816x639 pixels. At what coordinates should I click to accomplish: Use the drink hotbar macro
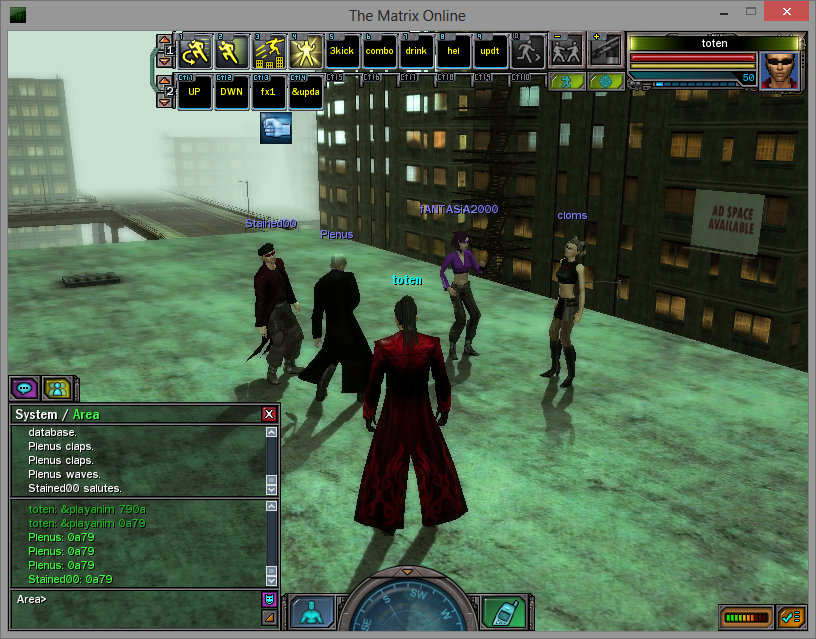pos(416,51)
